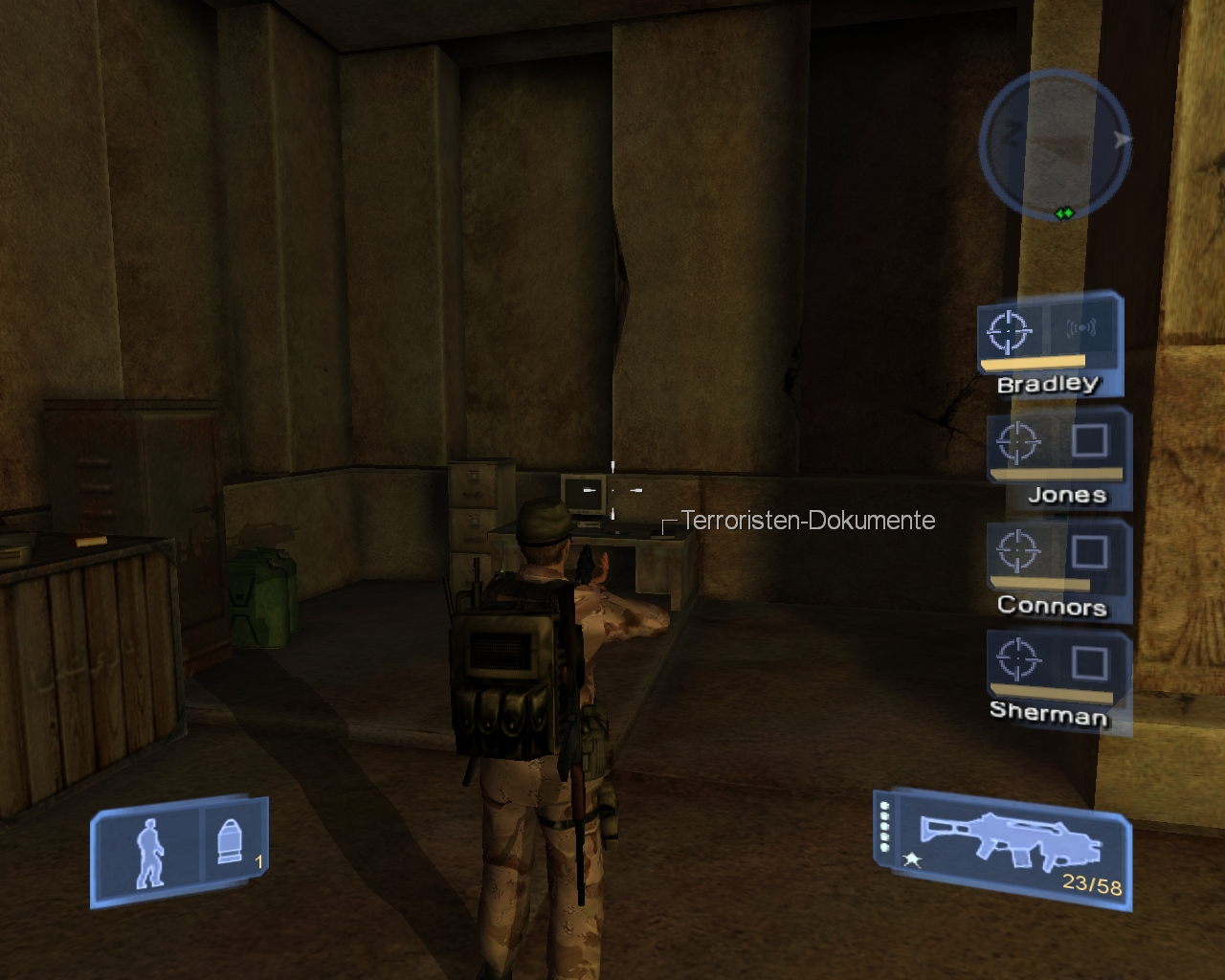This screenshot has height=980, width=1225.
Task: Click Bradley's radio signal icon
Action: click(1081, 330)
